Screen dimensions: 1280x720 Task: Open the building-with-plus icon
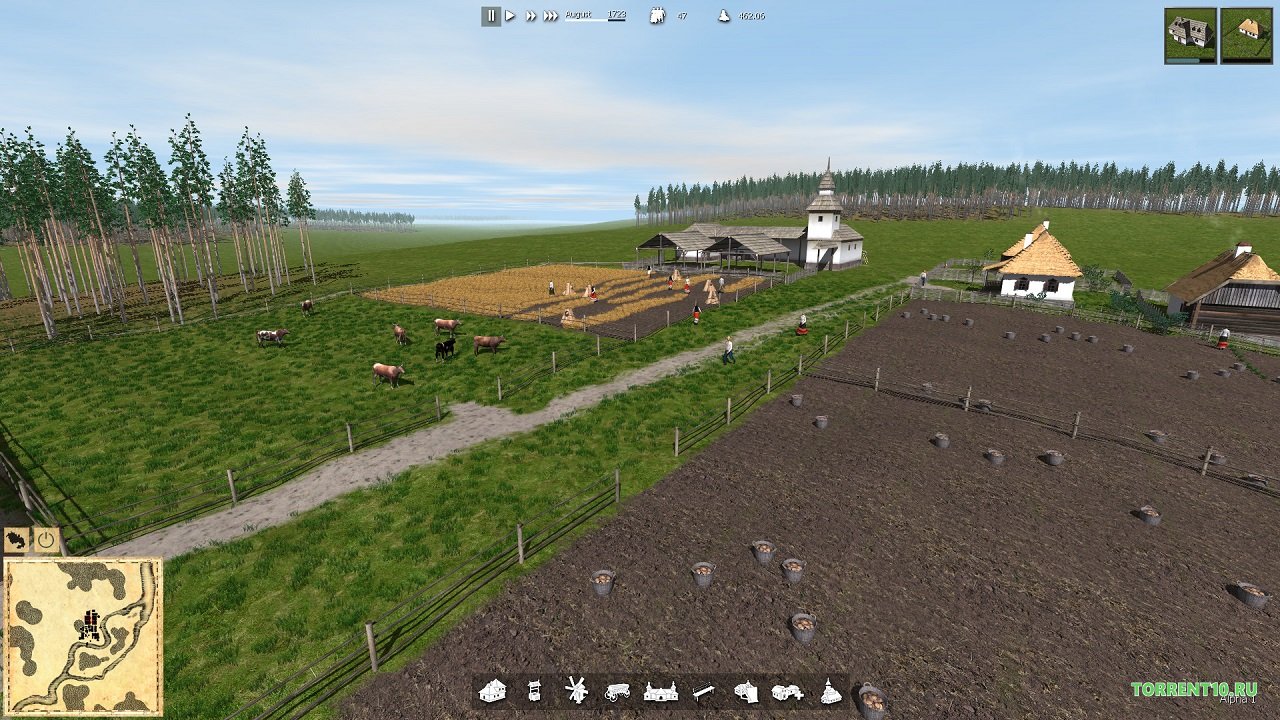pos(787,691)
